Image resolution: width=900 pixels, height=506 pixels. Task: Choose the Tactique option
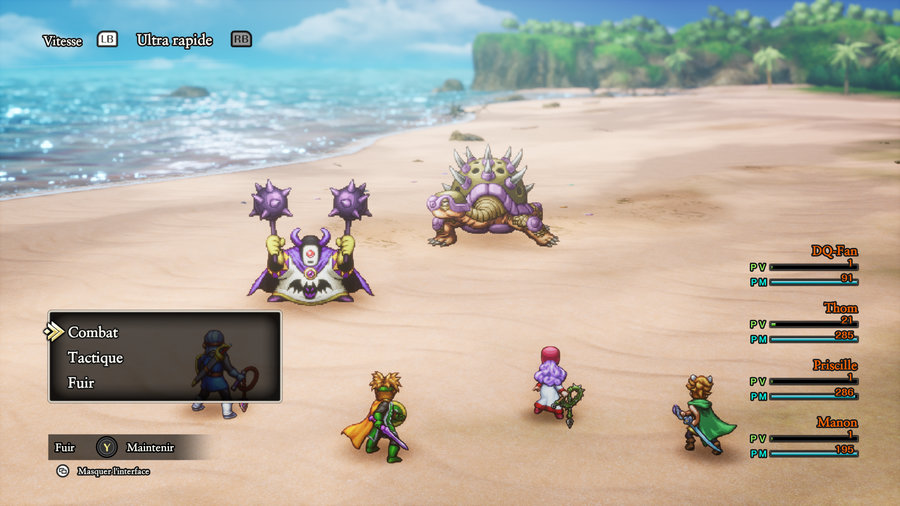(95, 357)
